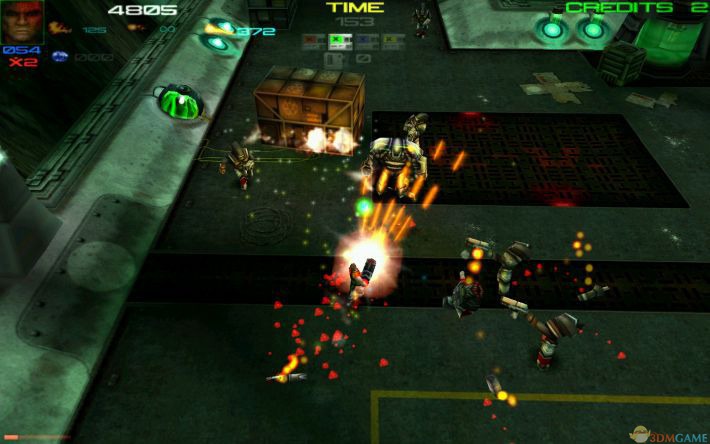
Task: Click the door key counter icon
Action: coord(335,60)
